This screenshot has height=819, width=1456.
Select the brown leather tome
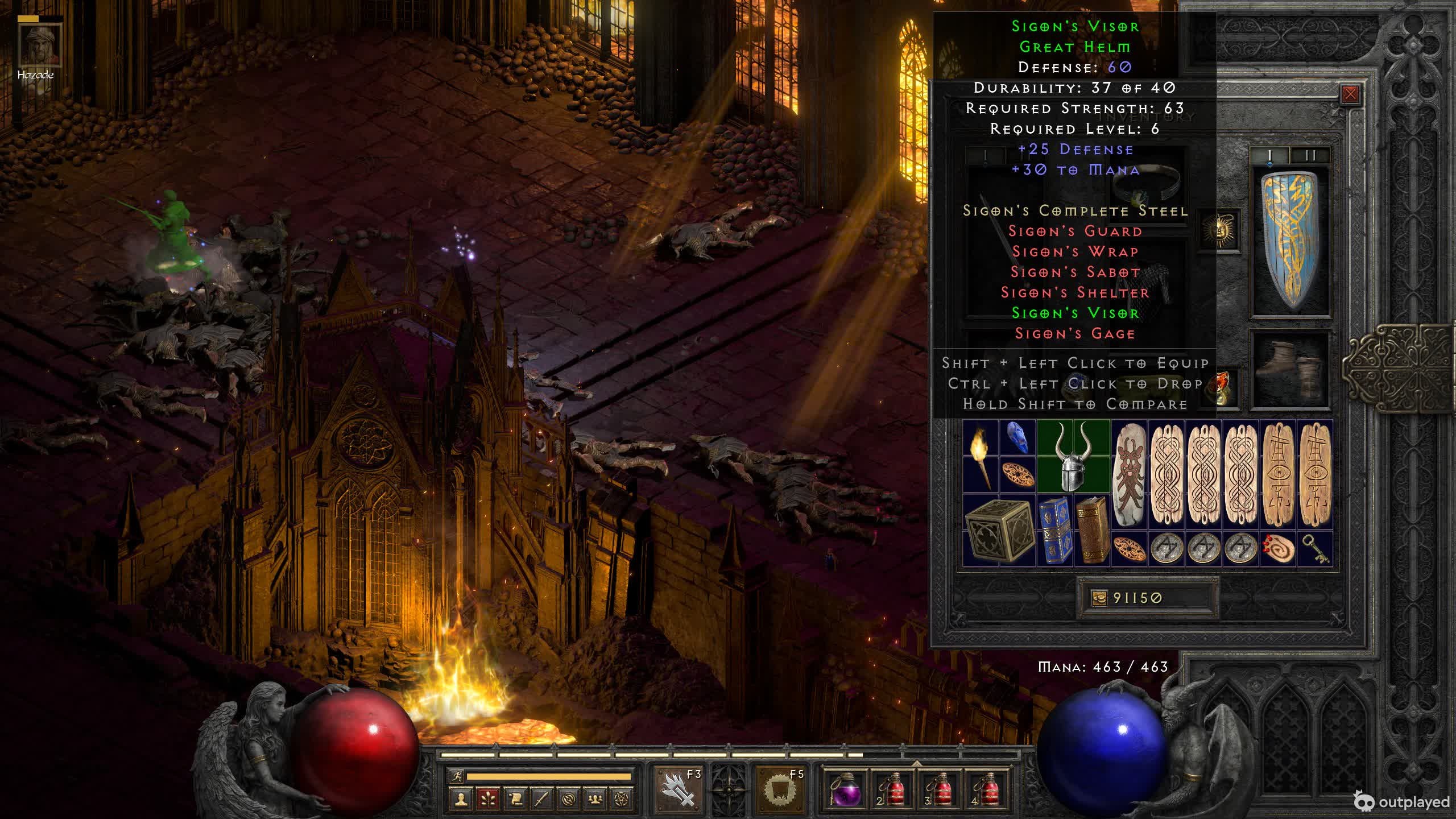[x=1092, y=531]
